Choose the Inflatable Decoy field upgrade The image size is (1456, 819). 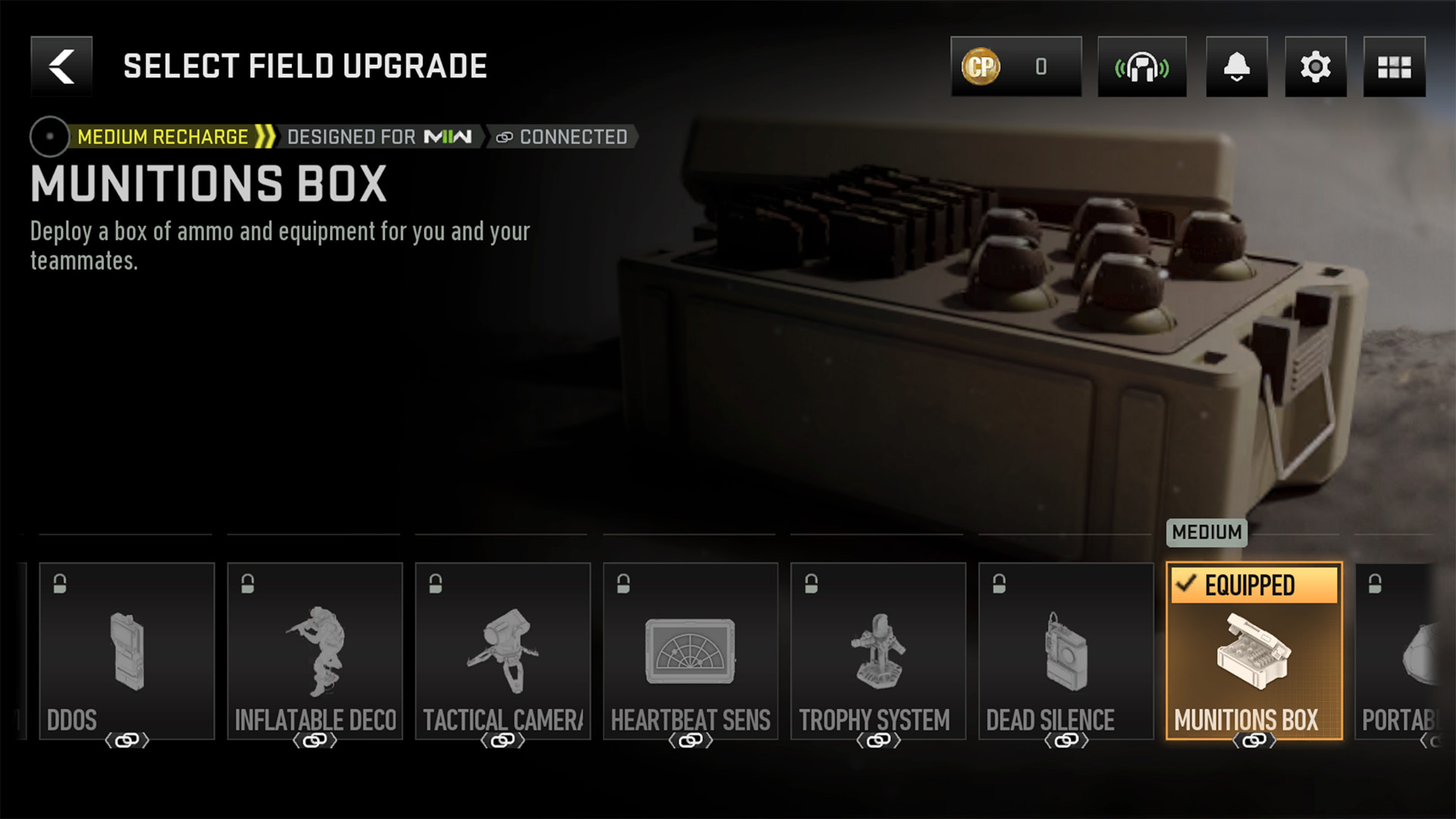pyautogui.click(x=315, y=651)
